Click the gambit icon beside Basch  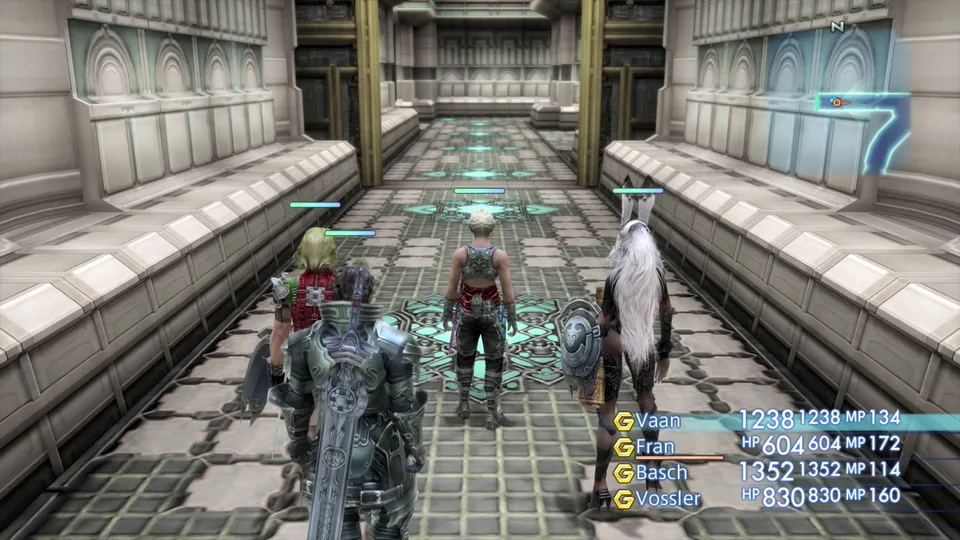click(x=624, y=472)
